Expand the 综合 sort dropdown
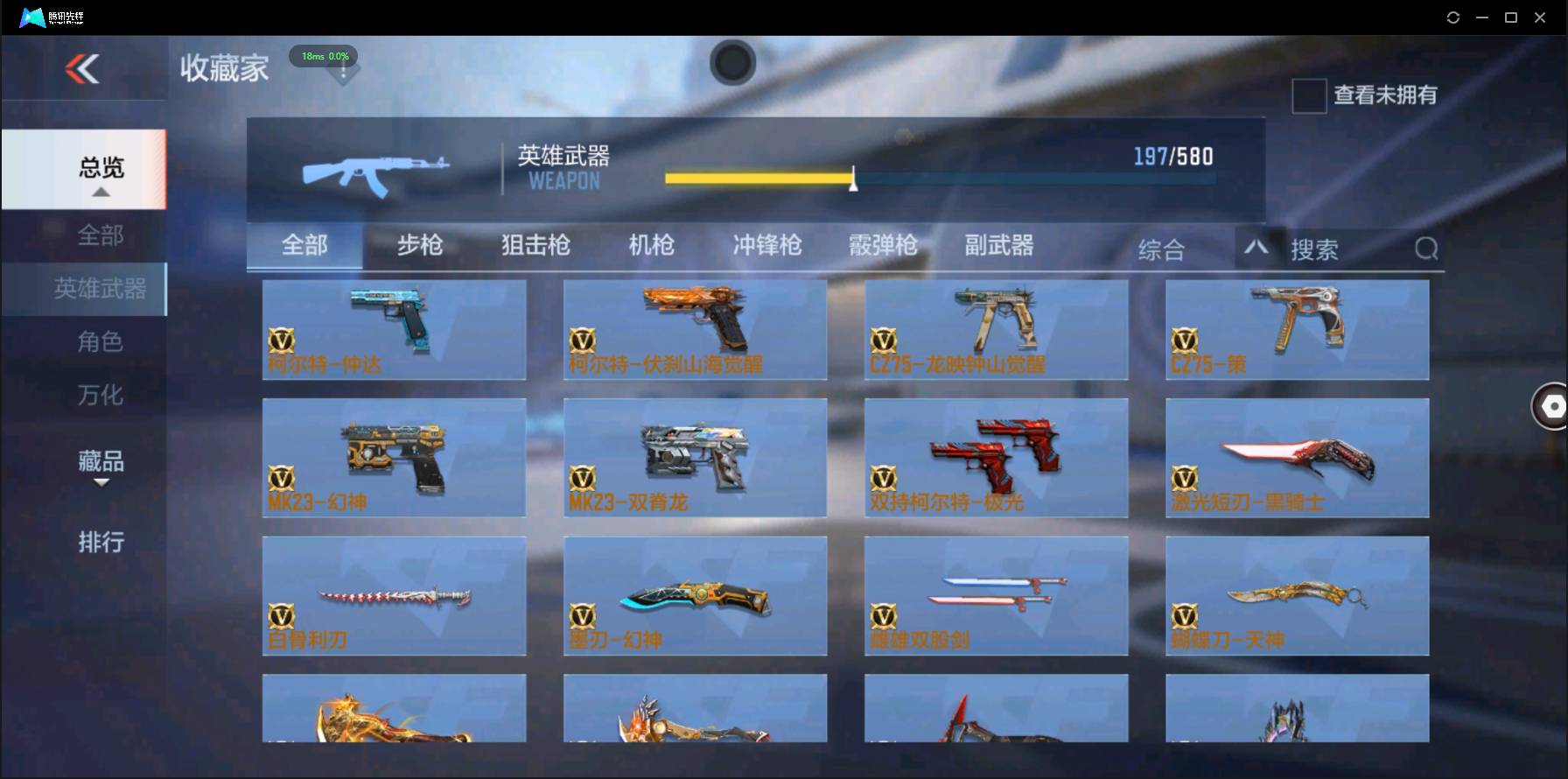The width and height of the screenshot is (1568, 779). pos(1162,249)
